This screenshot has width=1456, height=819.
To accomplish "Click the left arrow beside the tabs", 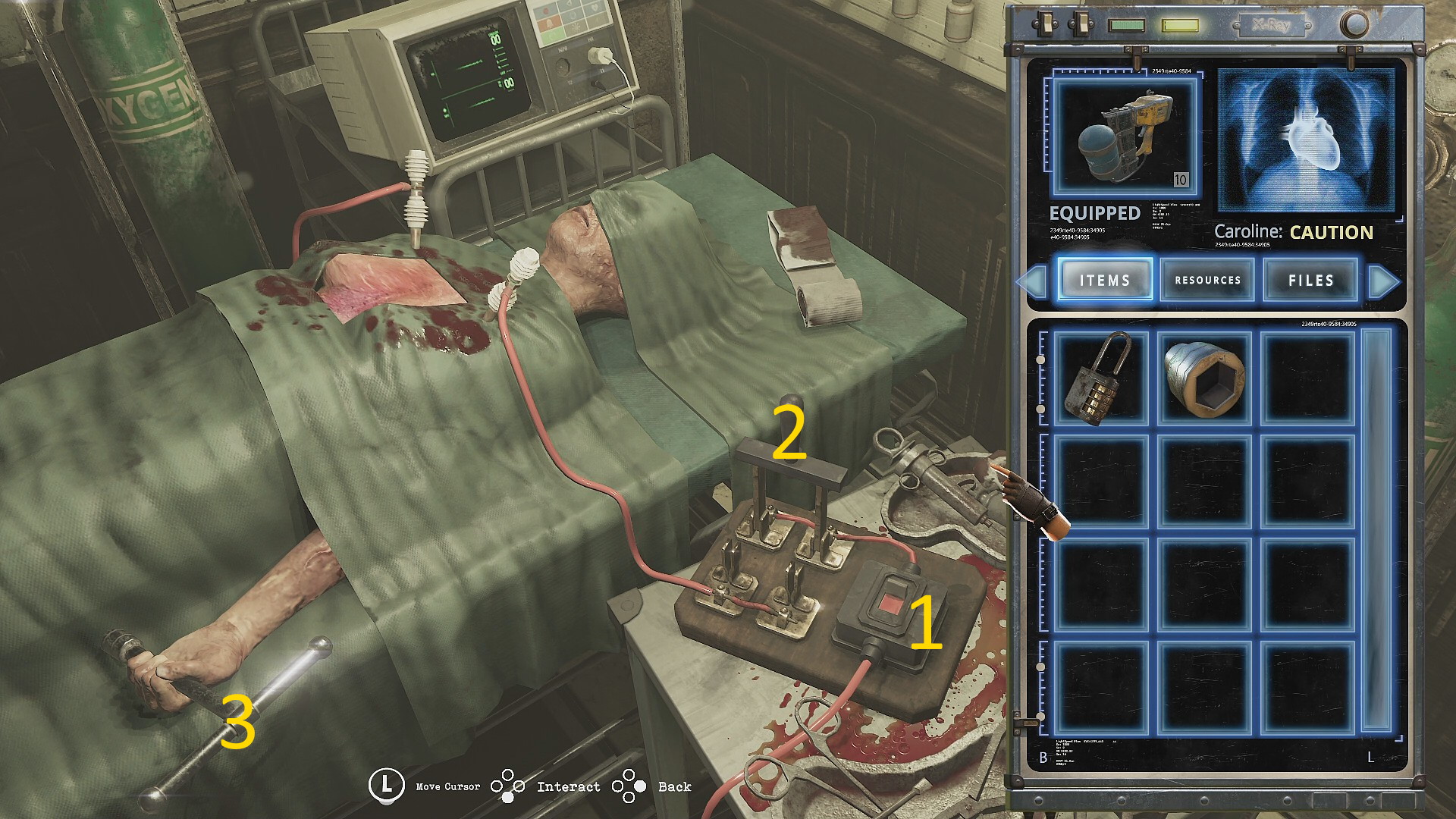I will (x=1031, y=281).
